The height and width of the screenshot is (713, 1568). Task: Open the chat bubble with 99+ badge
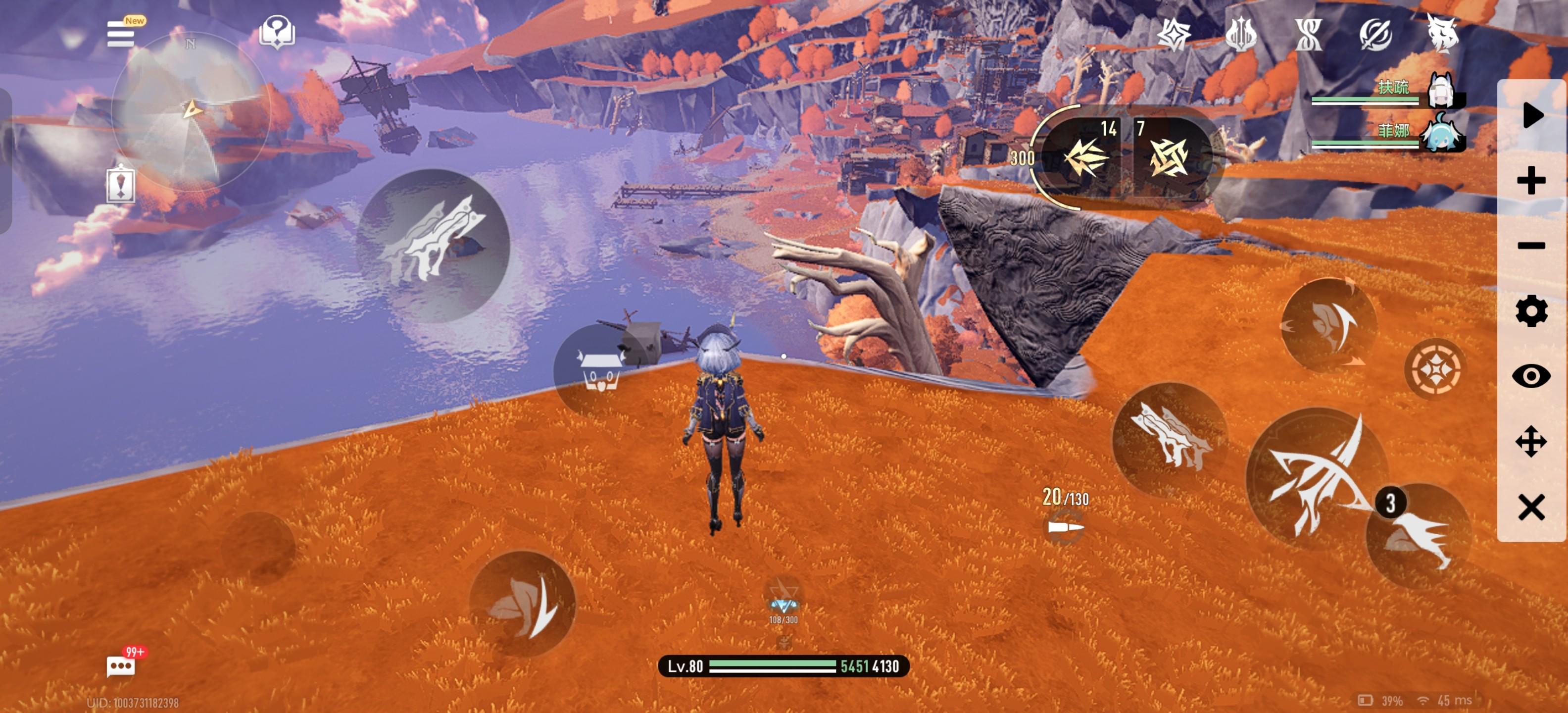click(x=121, y=665)
